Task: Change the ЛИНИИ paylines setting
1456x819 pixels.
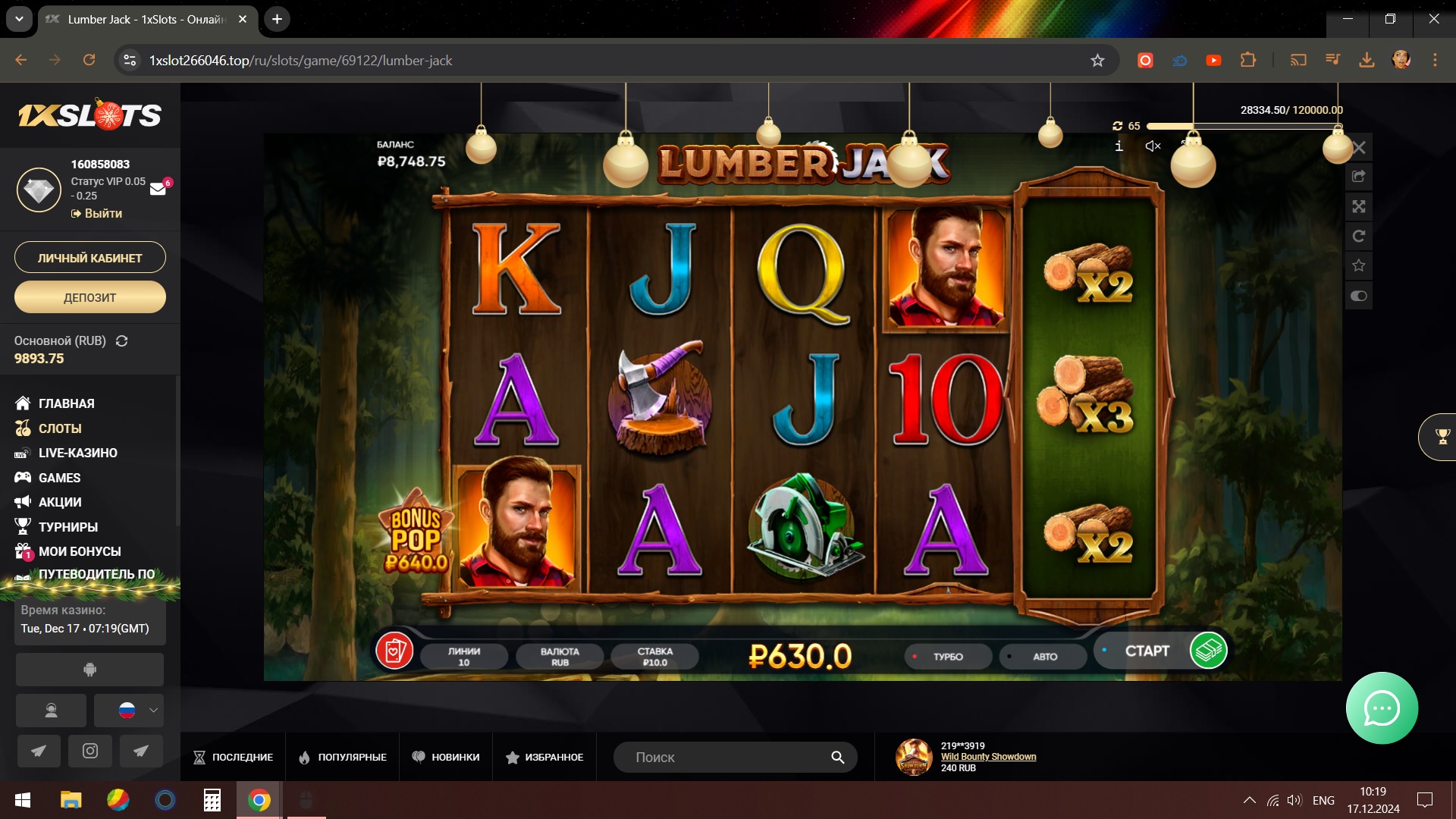Action: 463,657
